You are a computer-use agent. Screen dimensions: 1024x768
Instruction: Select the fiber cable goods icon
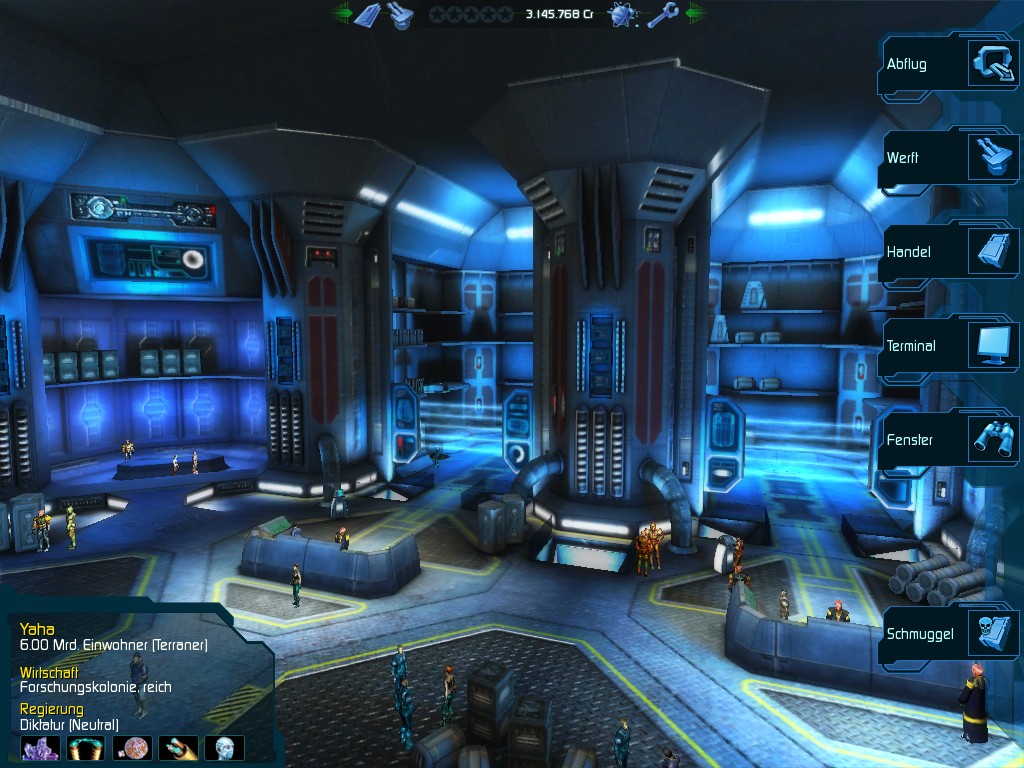pyautogui.click(x=178, y=748)
